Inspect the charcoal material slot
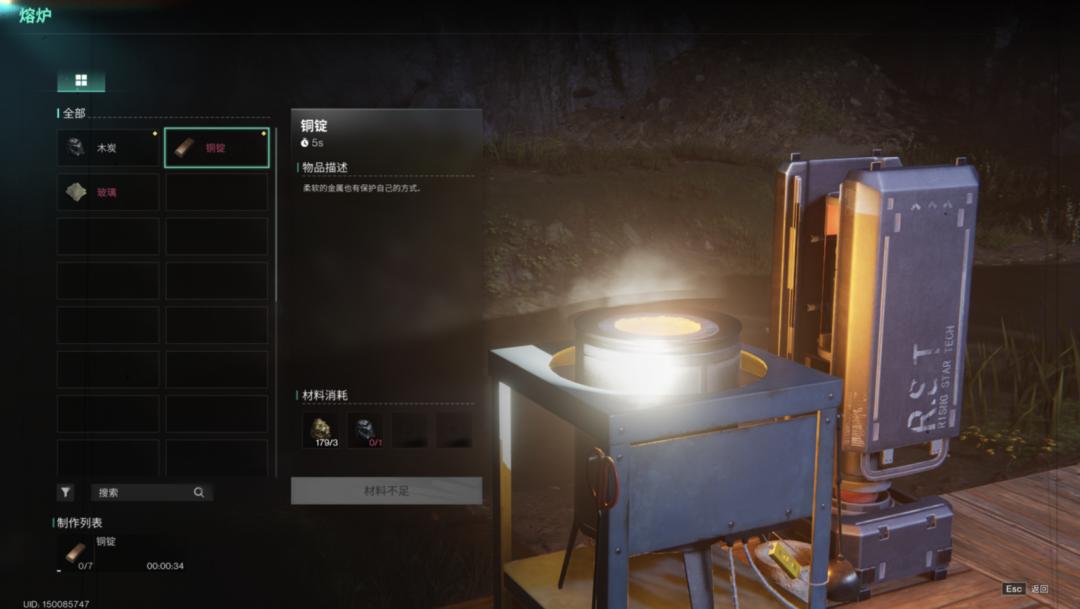Viewport: 1080px width, 609px height. click(365, 430)
